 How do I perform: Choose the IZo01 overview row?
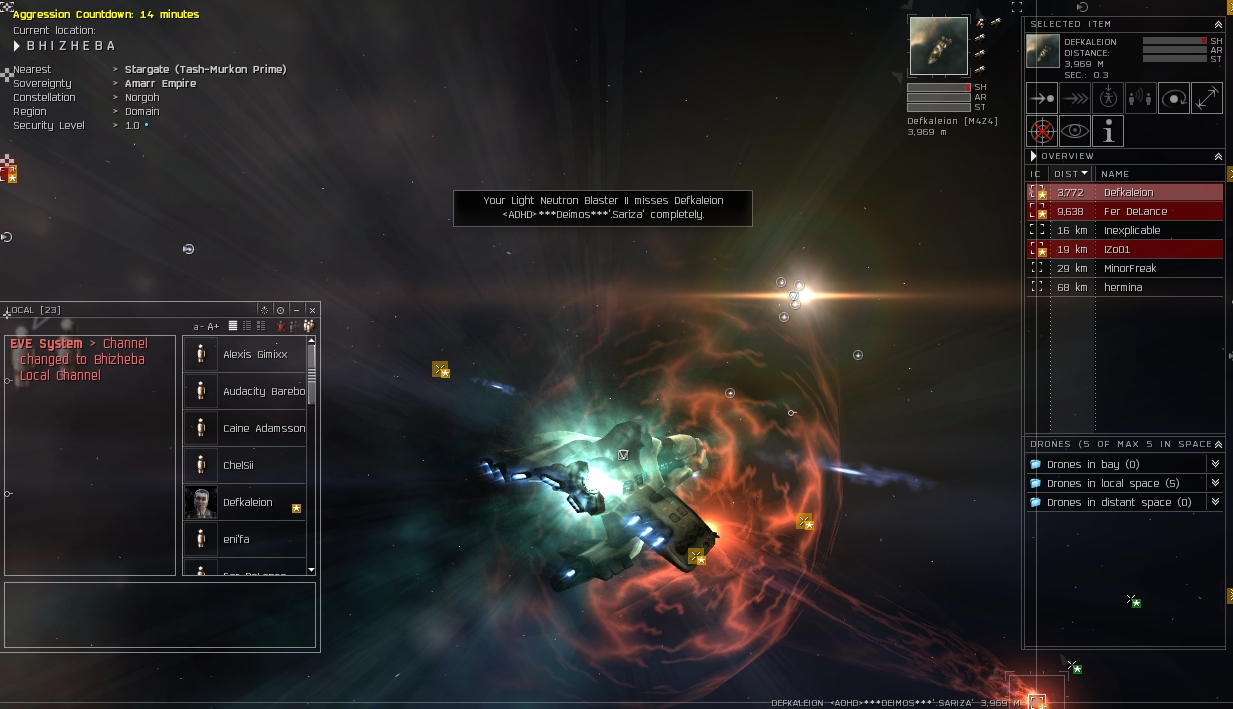1116,249
